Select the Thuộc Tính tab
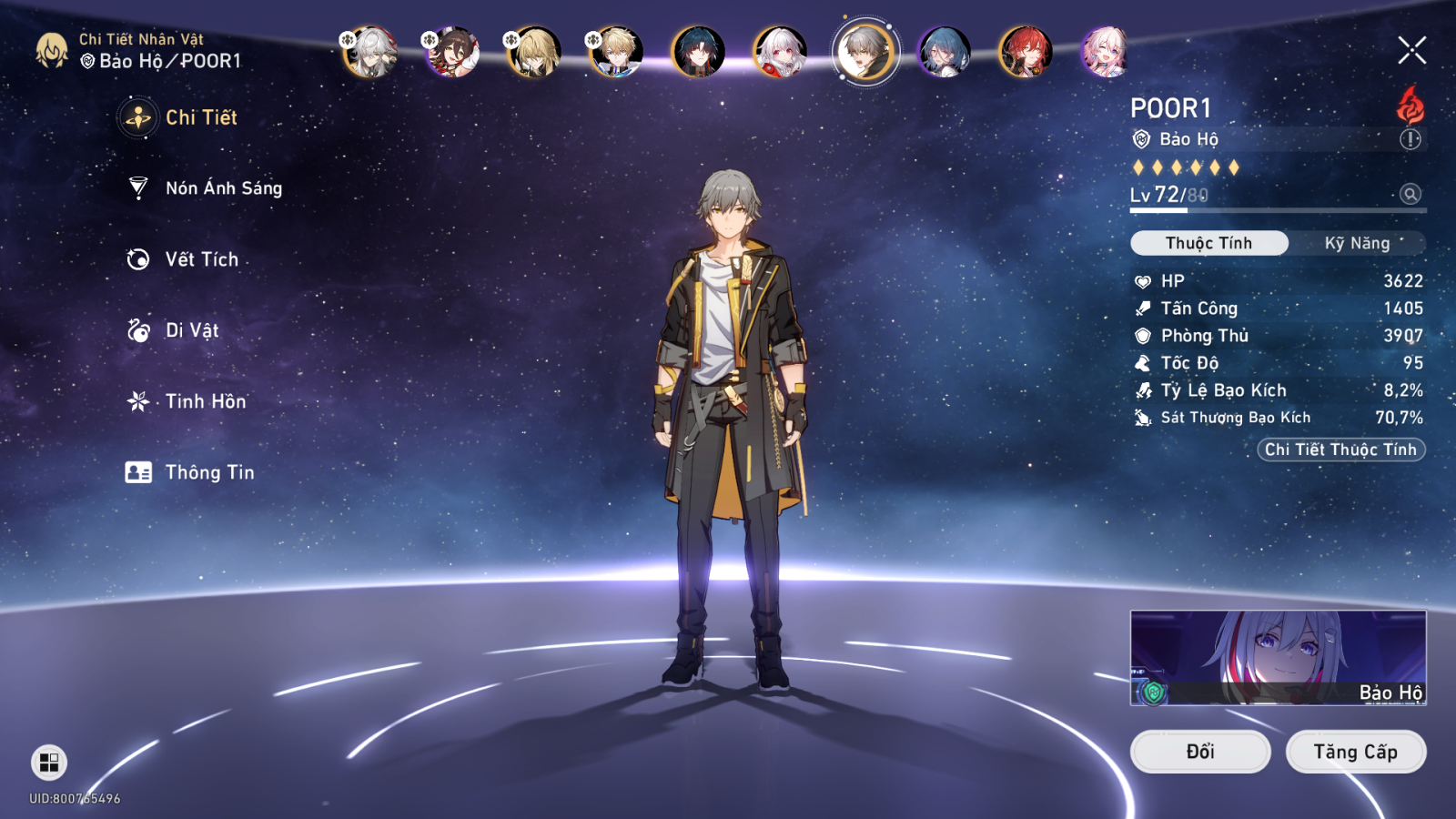 click(1208, 243)
